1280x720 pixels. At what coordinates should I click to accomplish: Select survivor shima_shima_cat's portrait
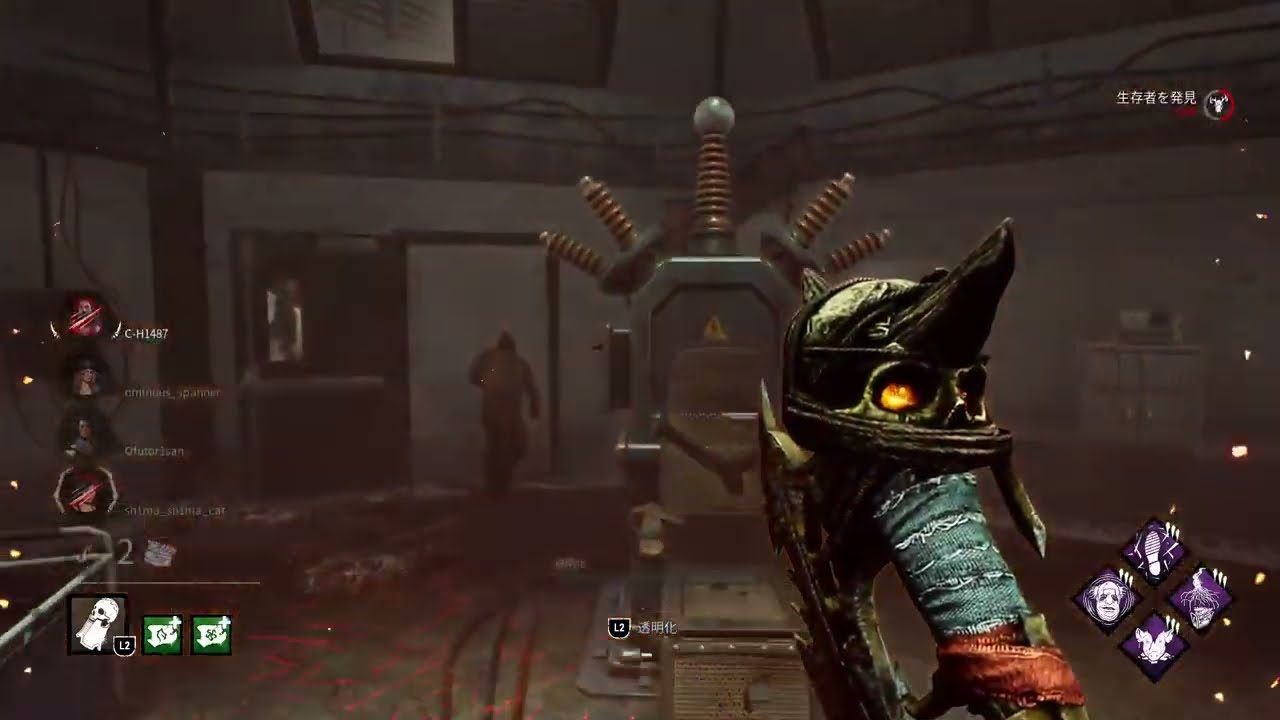point(84,493)
